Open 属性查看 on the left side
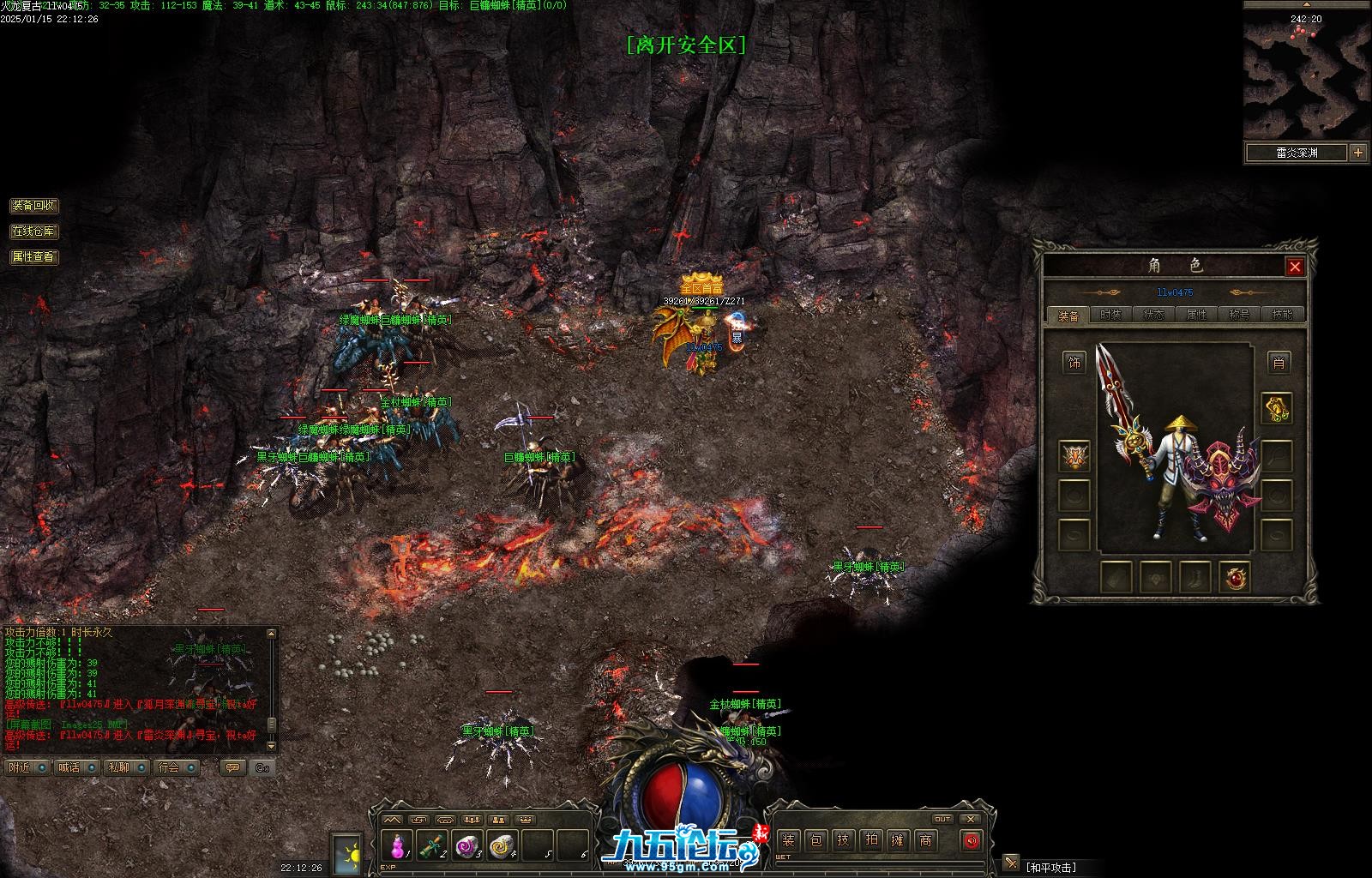The height and width of the screenshot is (878, 1372). [33, 256]
